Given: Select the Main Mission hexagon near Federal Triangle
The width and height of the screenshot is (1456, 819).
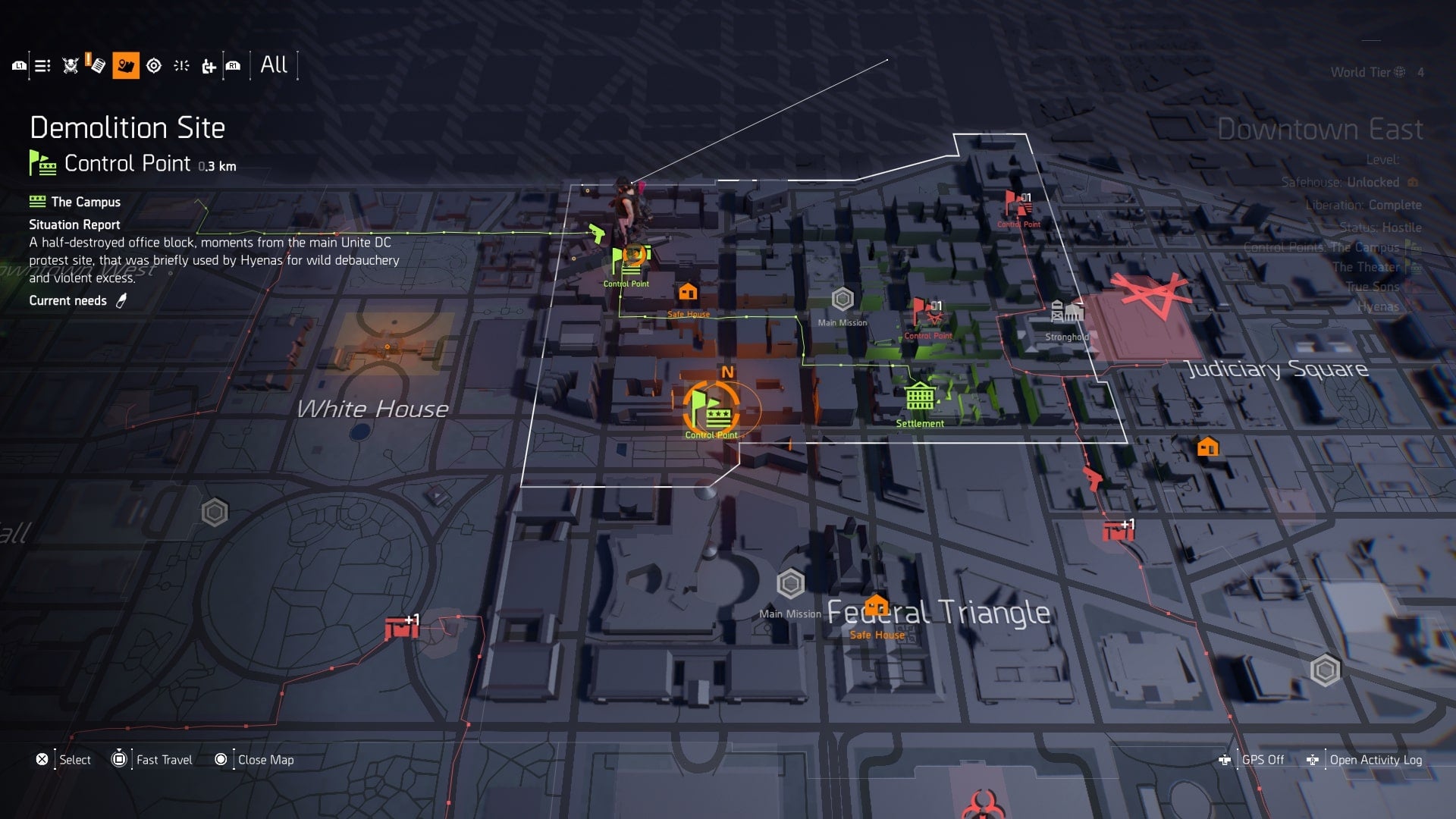Looking at the screenshot, I should click(792, 584).
